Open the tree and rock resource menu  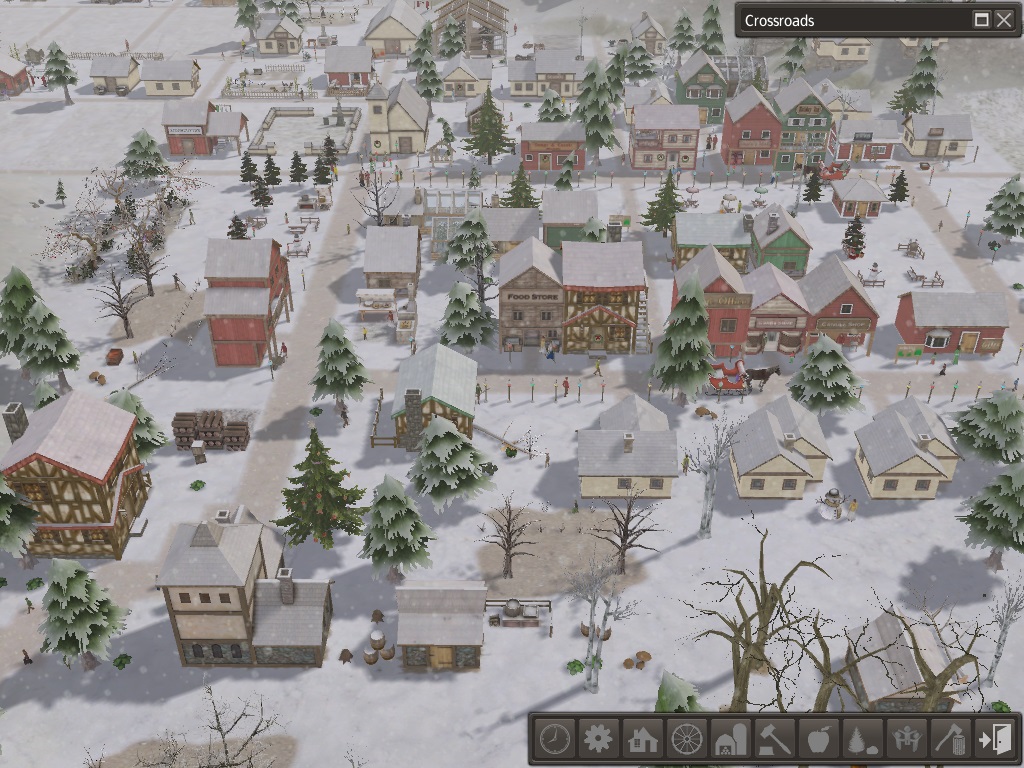[x=862, y=740]
